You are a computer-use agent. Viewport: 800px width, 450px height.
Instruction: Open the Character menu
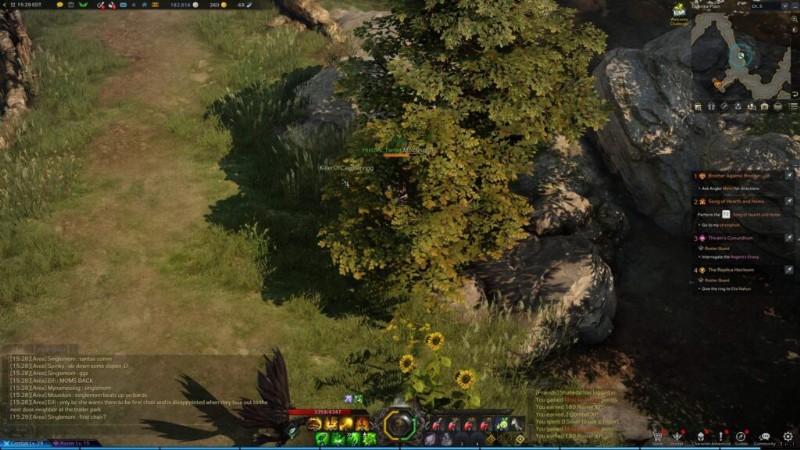(x=700, y=437)
